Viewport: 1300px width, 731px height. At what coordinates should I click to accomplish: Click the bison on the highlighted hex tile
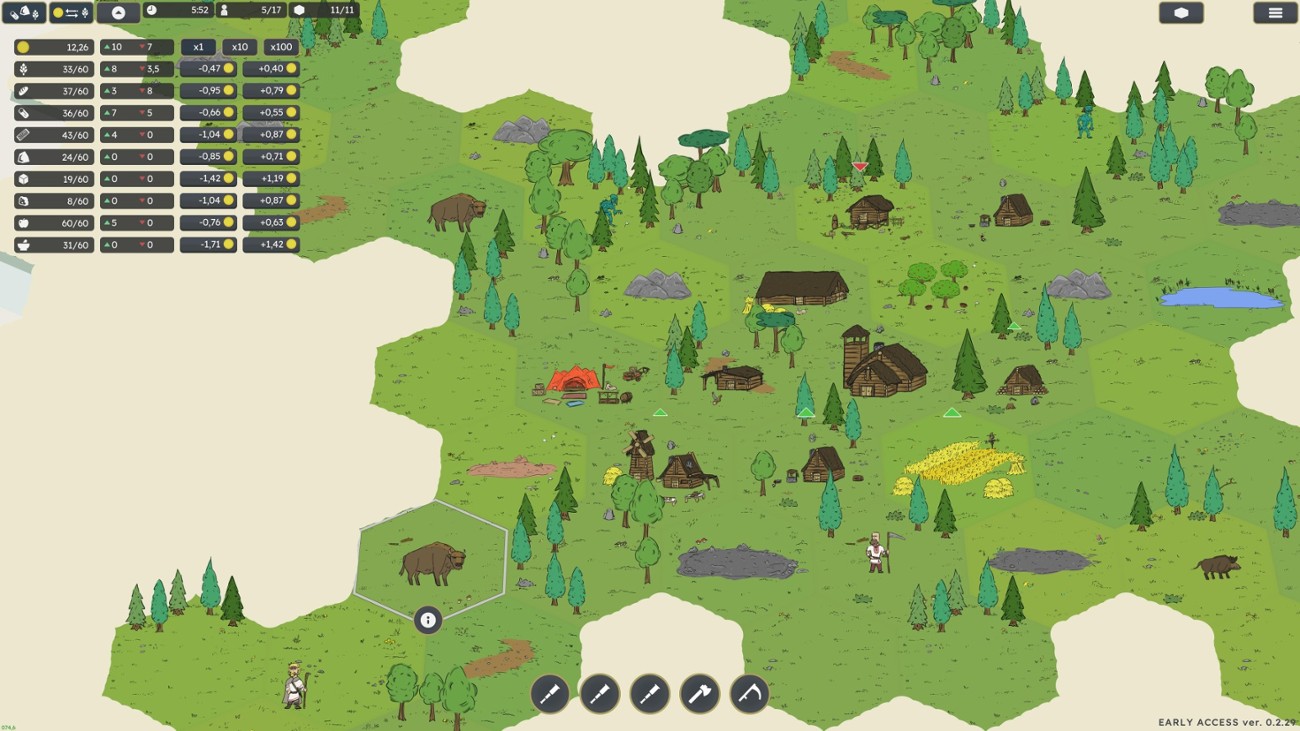tap(432, 560)
